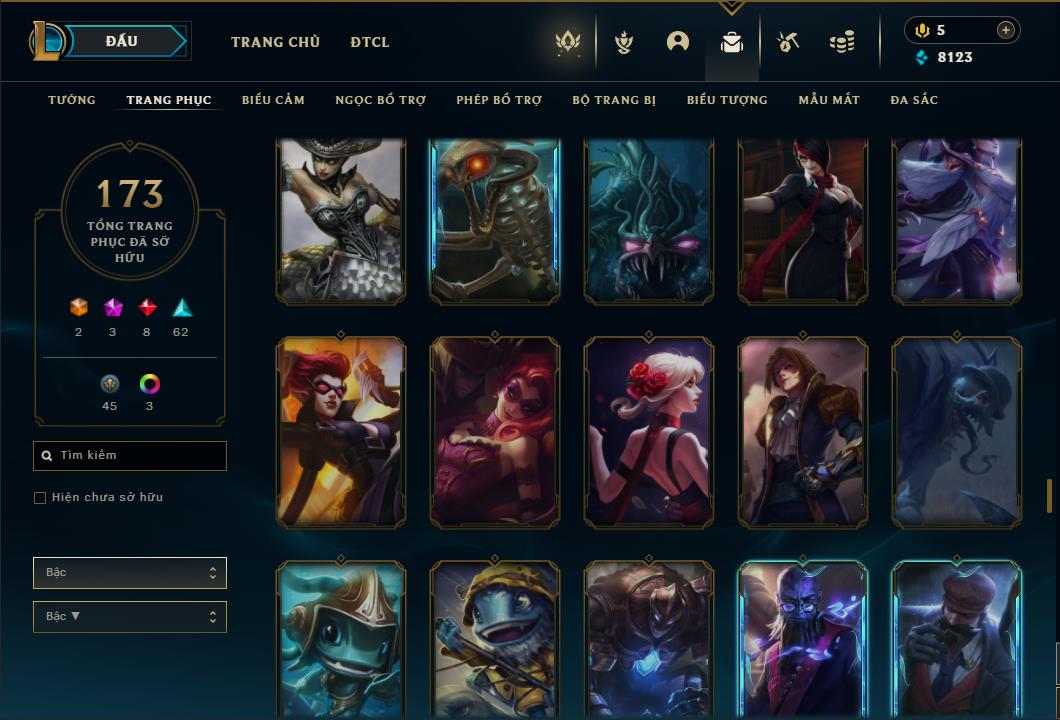Open the coin stacks store icon
The height and width of the screenshot is (720, 1060).
pos(842,42)
